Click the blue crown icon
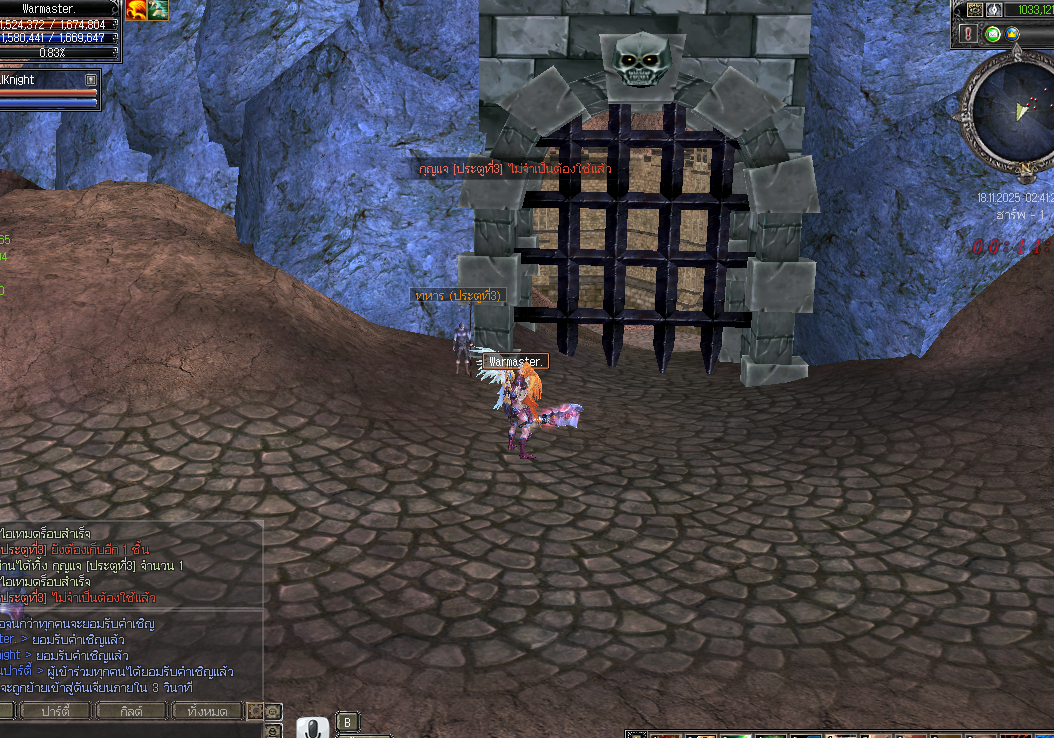This screenshot has height=738, width=1054. point(1012,34)
